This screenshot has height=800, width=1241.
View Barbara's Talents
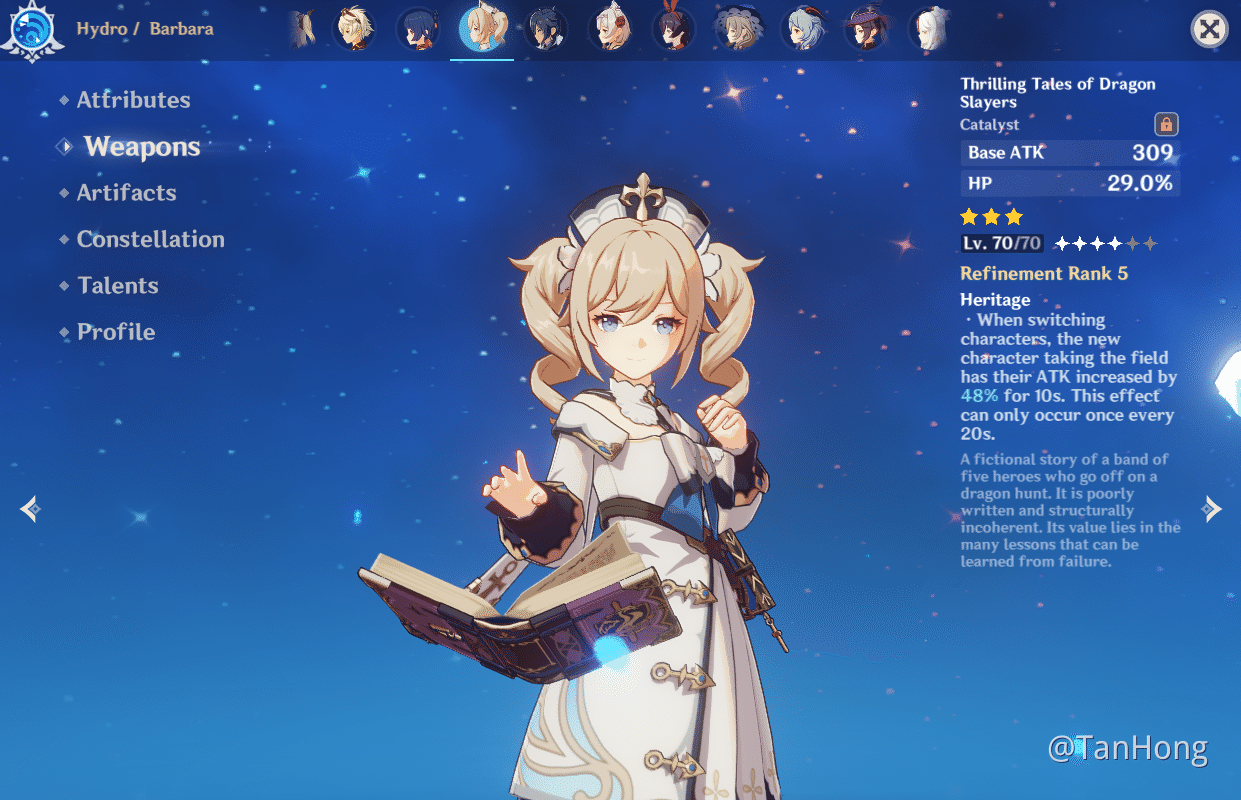click(118, 286)
